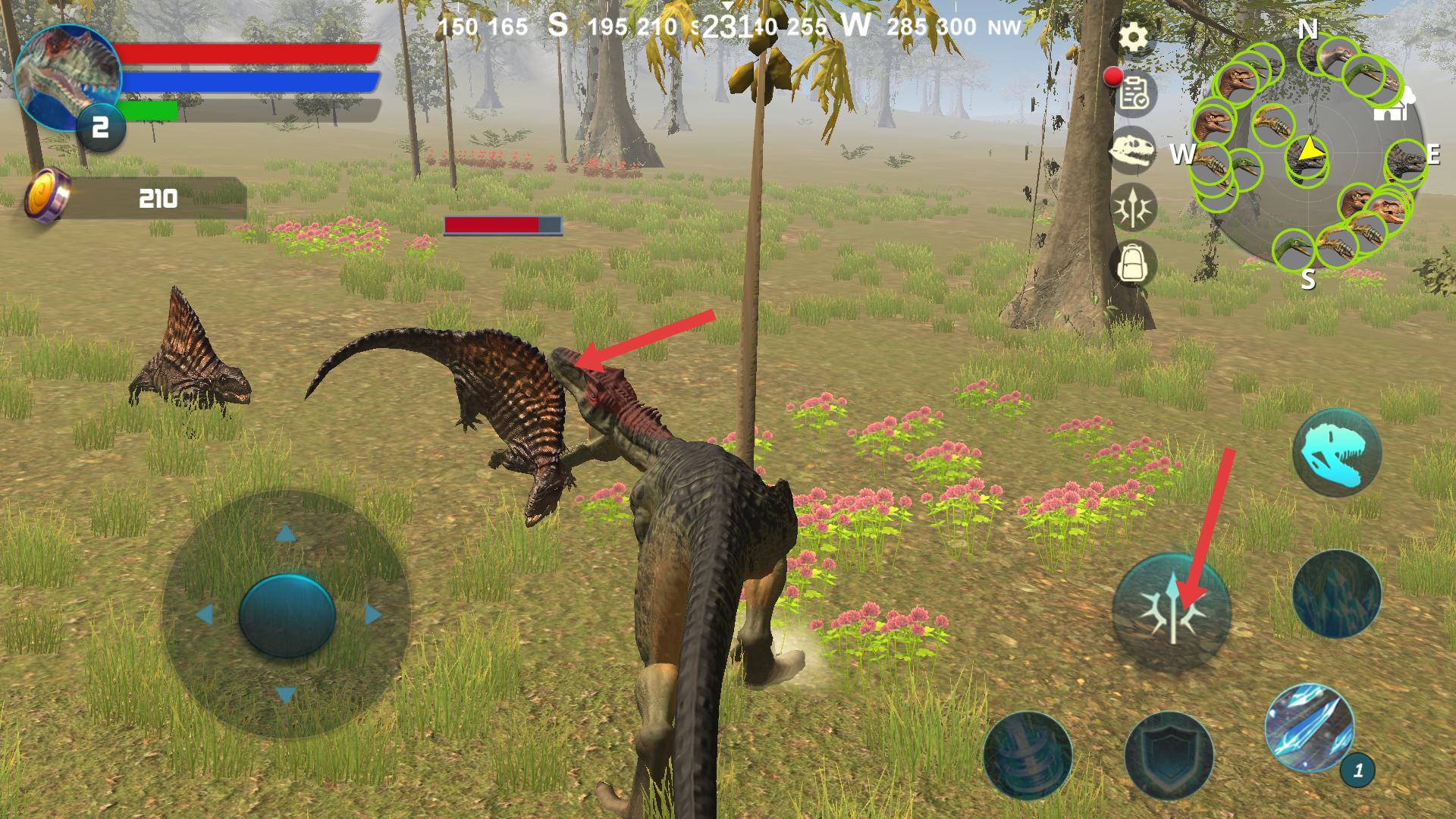This screenshot has height=819, width=1456.
Task: Open the skills trident menu icon
Action: (x=1134, y=206)
